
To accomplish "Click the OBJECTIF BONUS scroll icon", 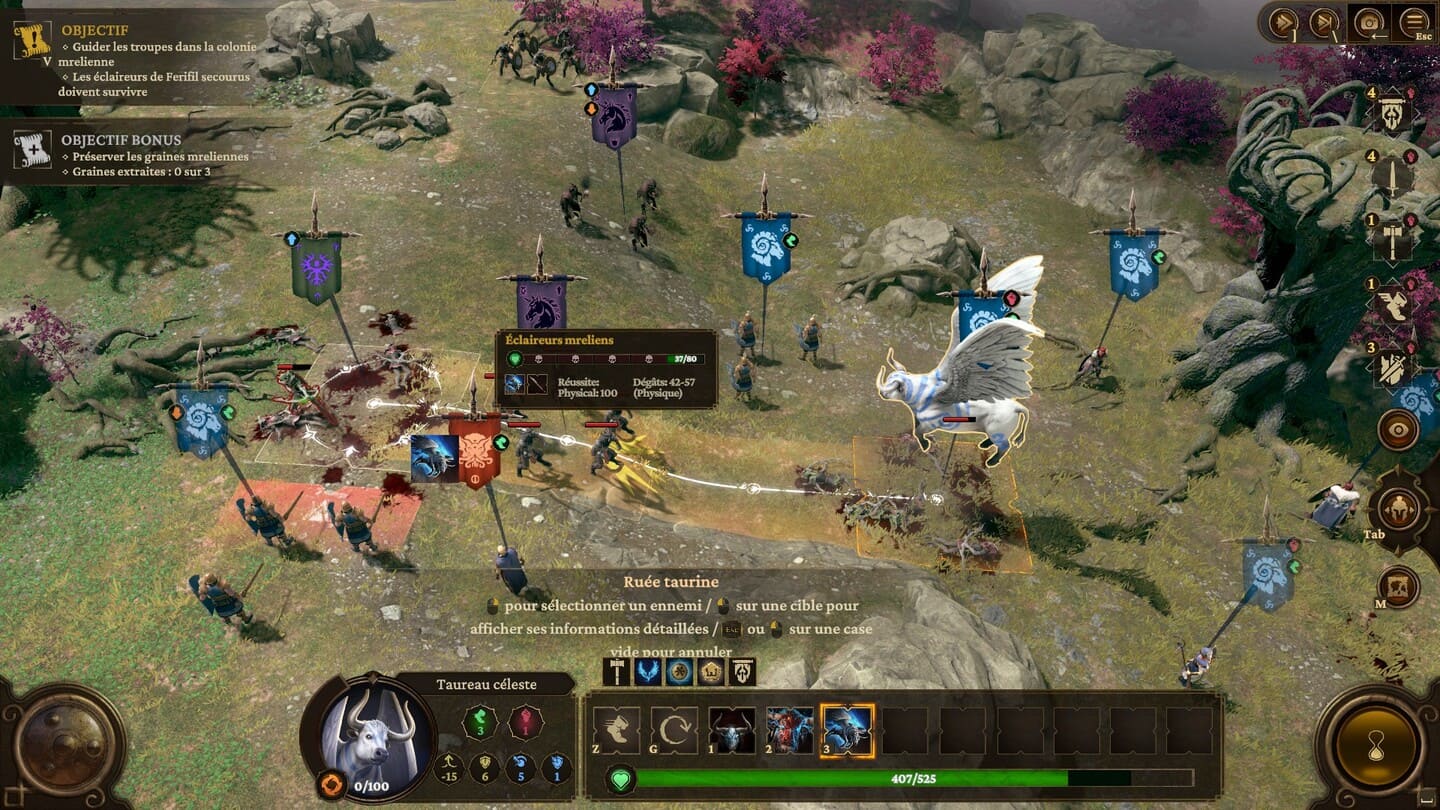I will tap(32, 149).
